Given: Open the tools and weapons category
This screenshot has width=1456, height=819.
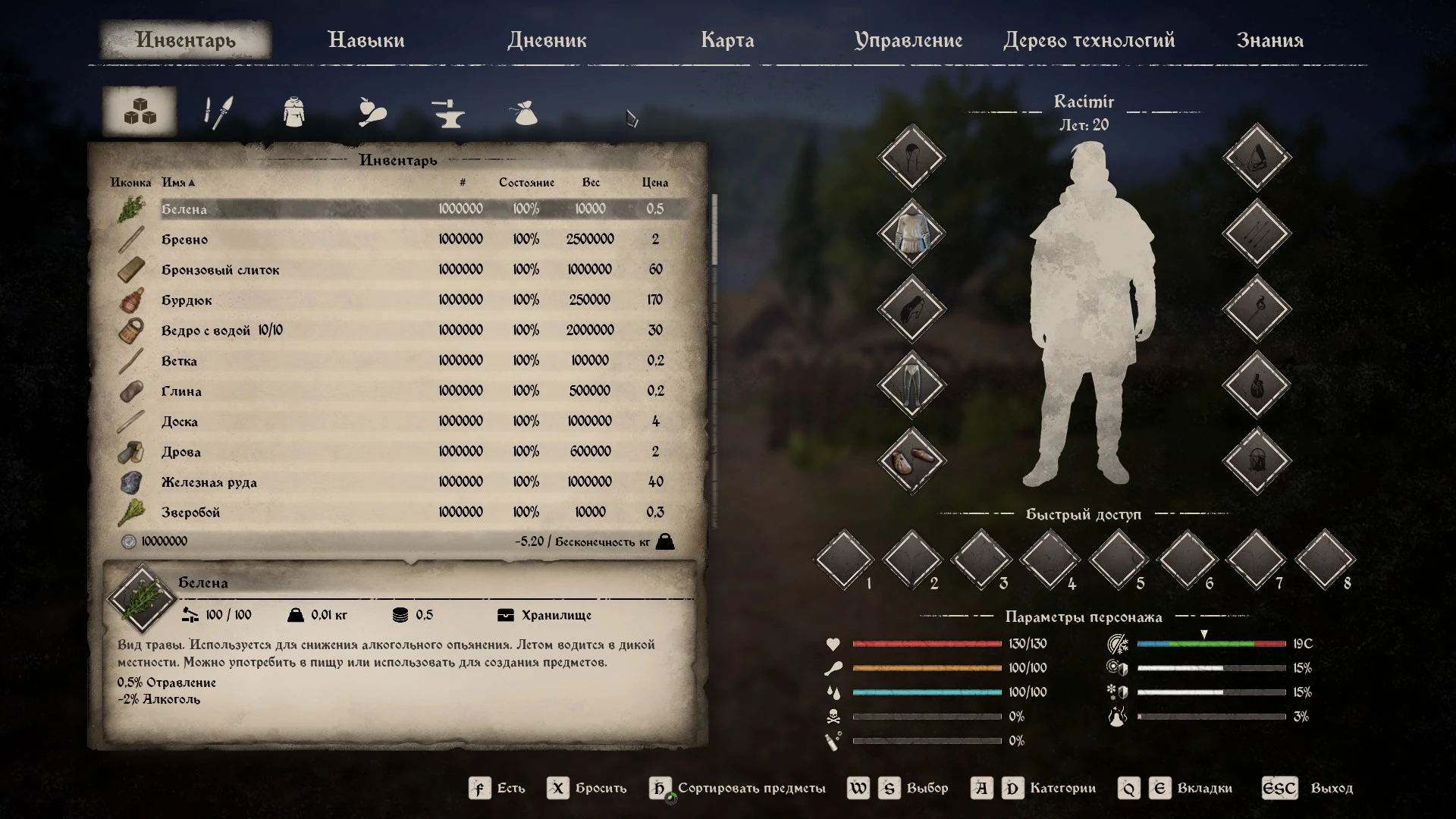Looking at the screenshot, I should point(216,111).
